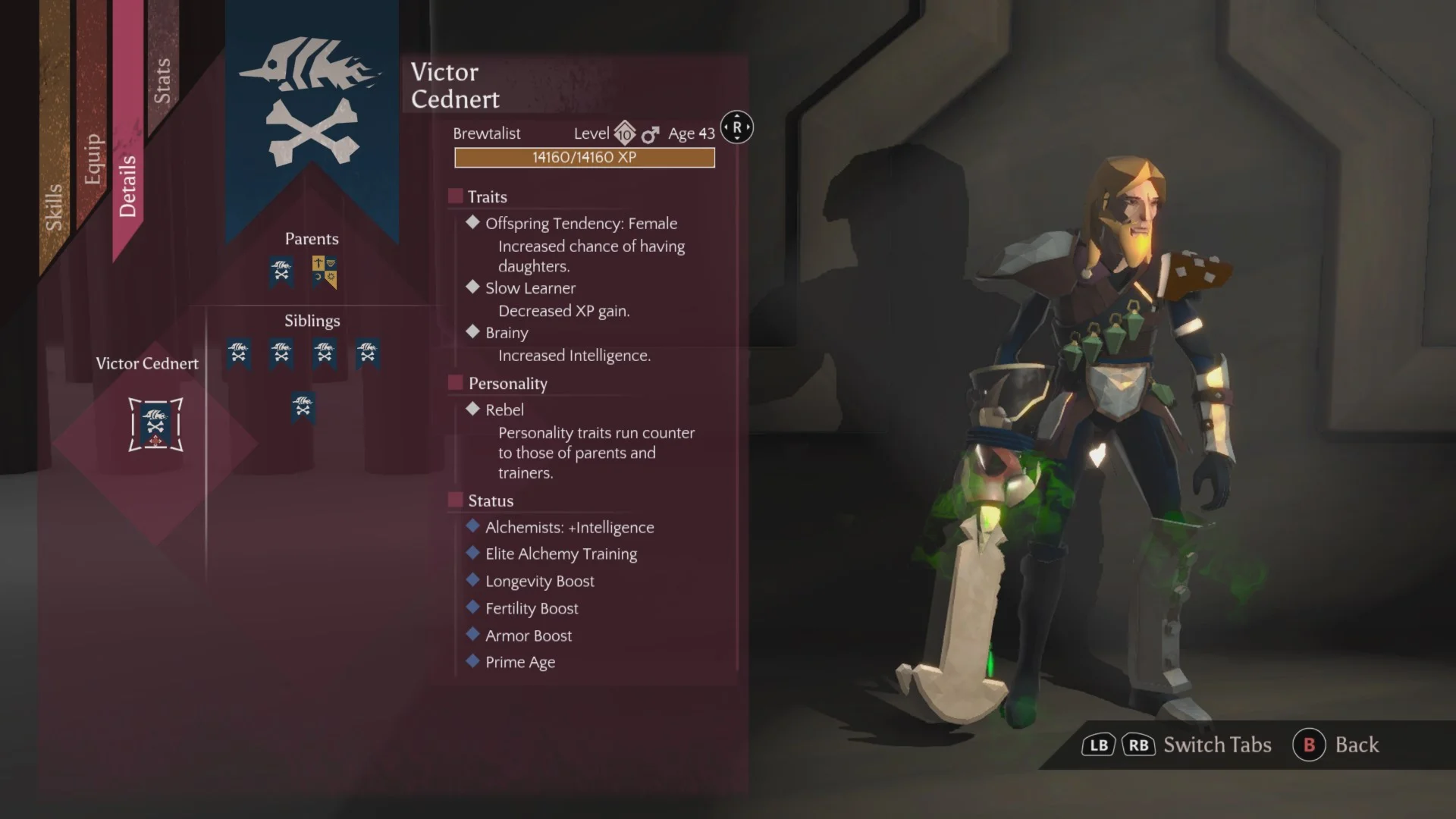Click the Armor Boost status row
This screenshot has width=1456, height=819.
(528, 635)
